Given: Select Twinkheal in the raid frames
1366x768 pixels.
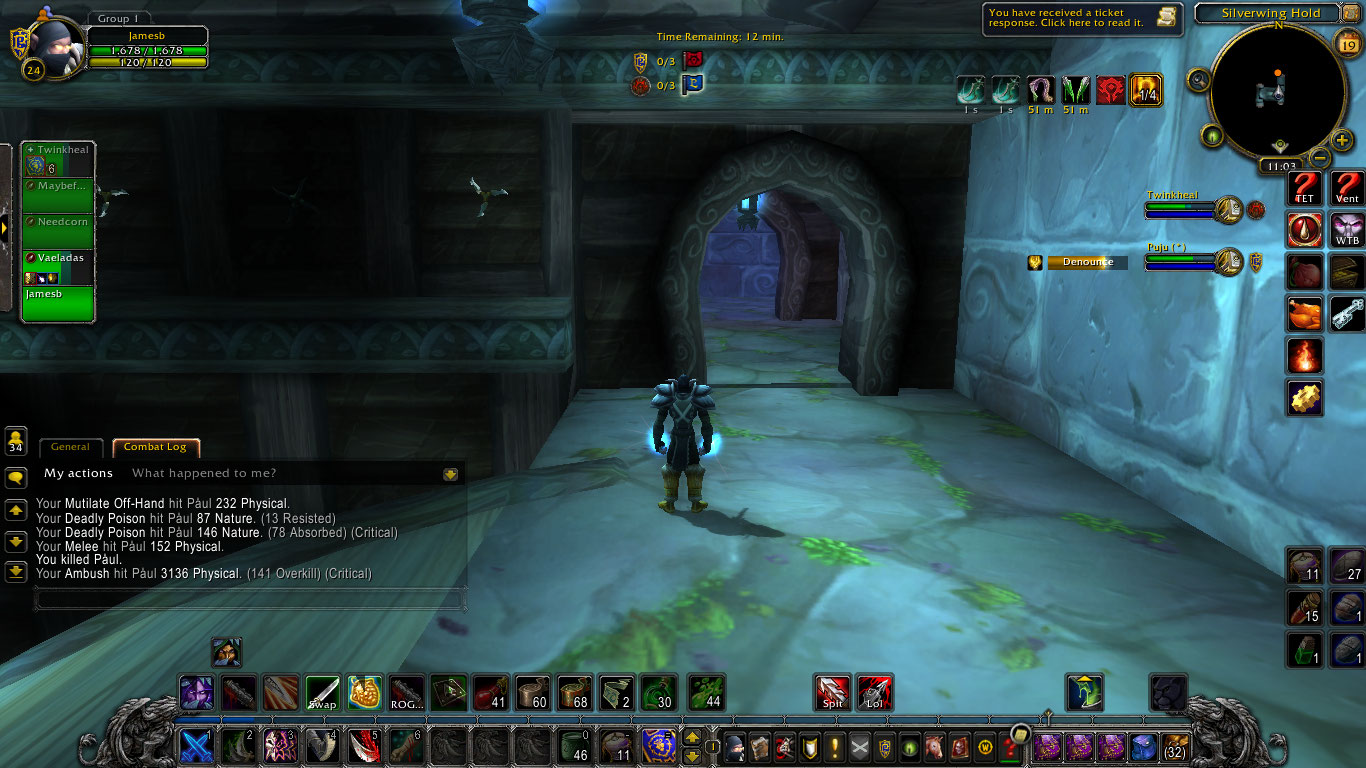Looking at the screenshot, I should click(58, 160).
